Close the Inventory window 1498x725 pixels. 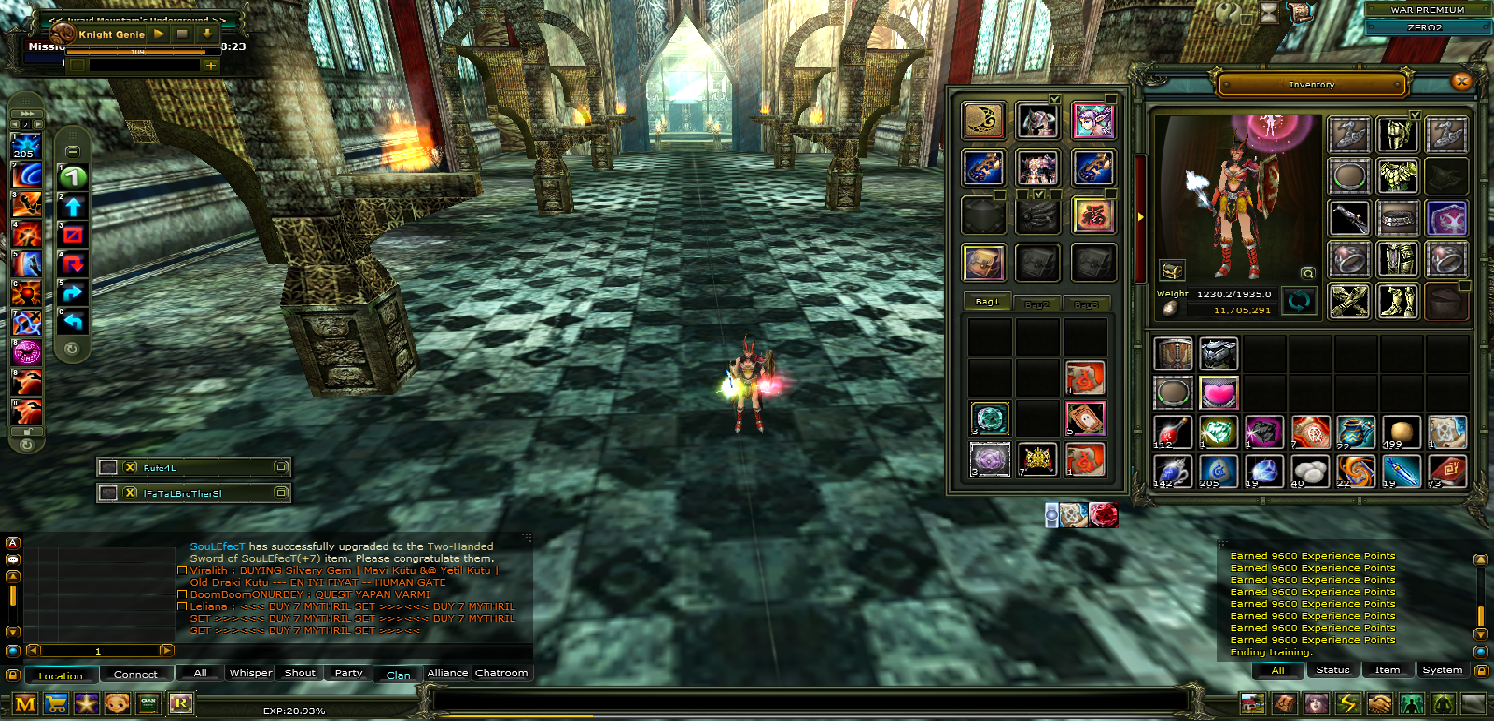(1461, 82)
